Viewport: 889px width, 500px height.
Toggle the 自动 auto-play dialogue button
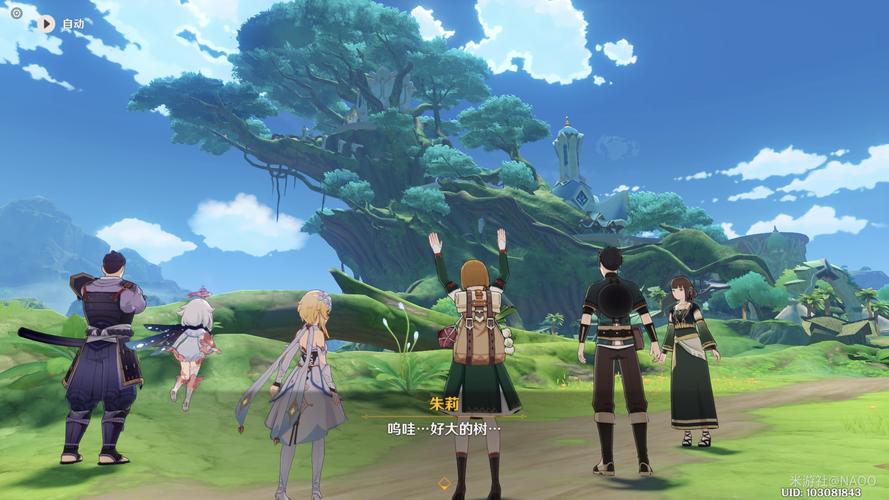[47, 23]
